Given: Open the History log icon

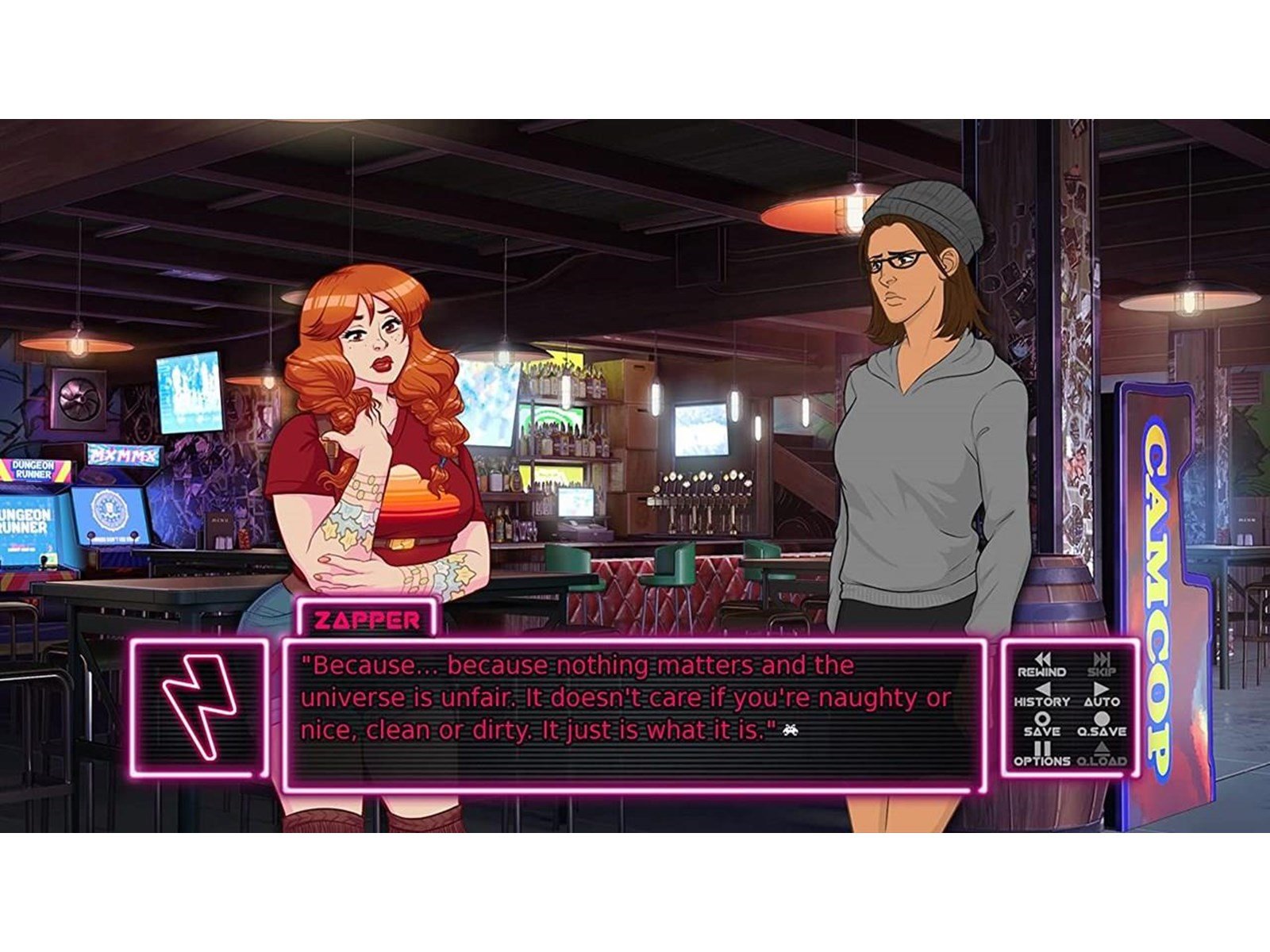Looking at the screenshot, I should pos(1042,689).
